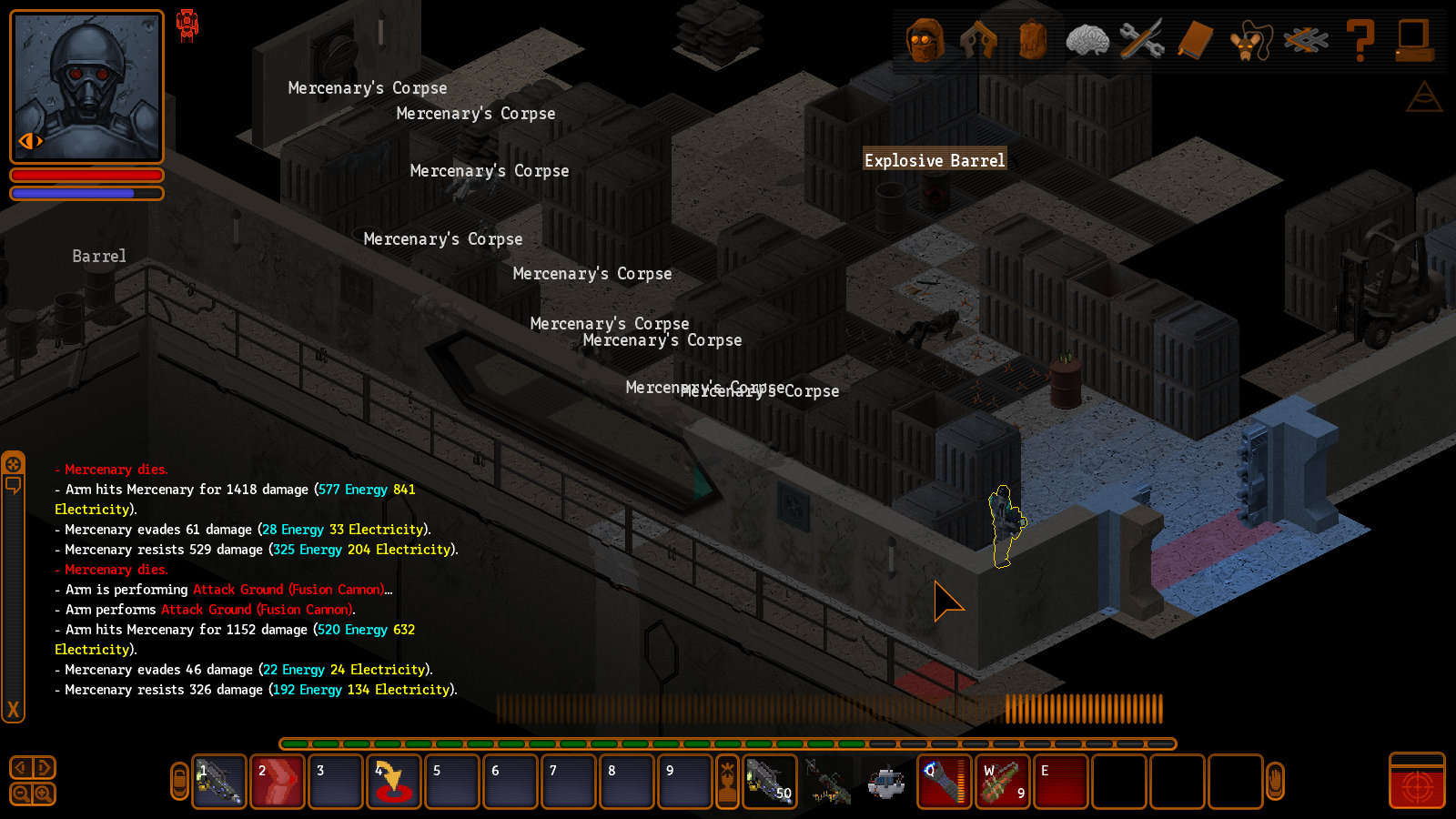This screenshot has width=1456, height=819.
Task: Select the weapon in hotbar slot 1
Action: (219, 782)
